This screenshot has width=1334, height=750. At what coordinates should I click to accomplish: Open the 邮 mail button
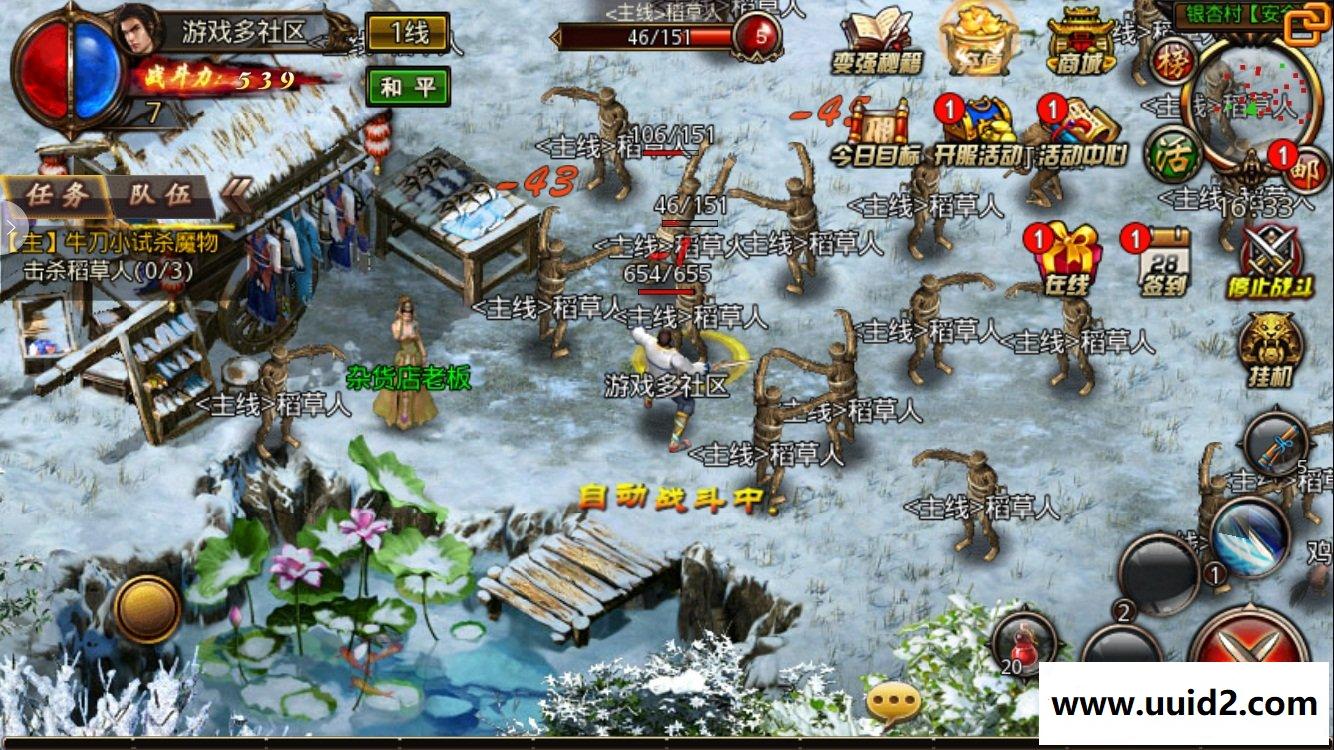point(1305,170)
